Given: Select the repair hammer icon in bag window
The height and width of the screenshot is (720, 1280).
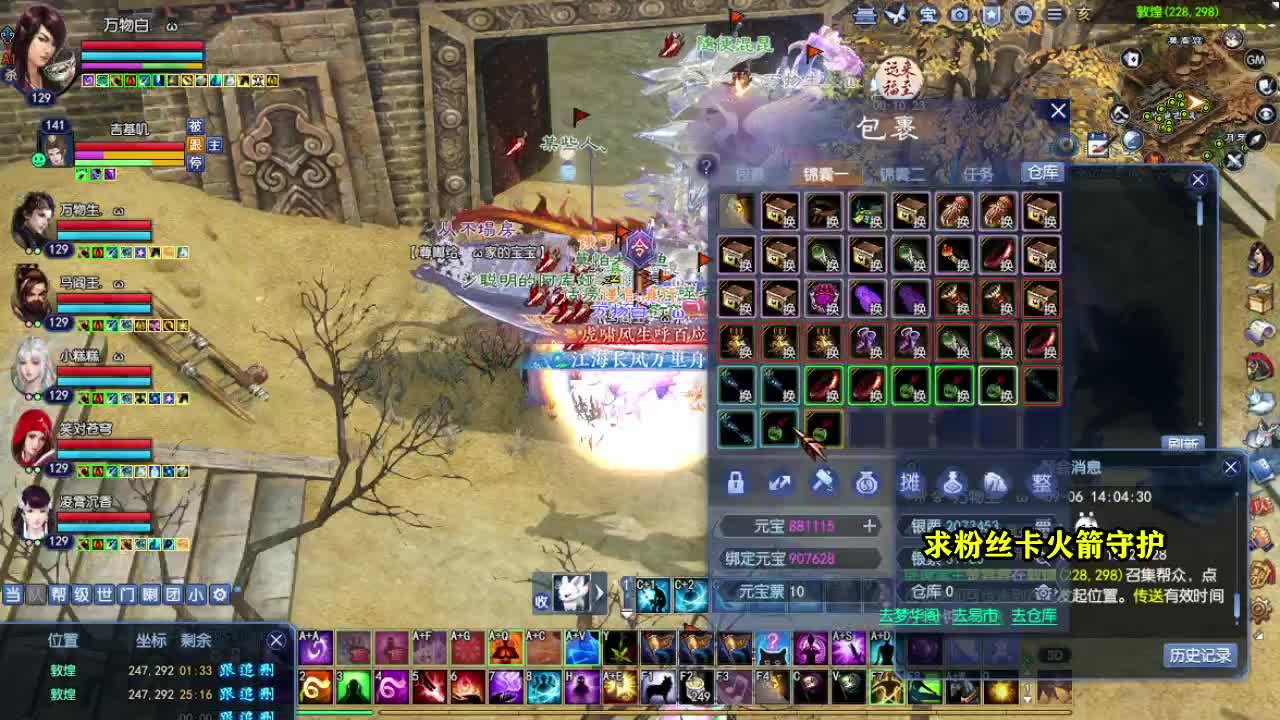Looking at the screenshot, I should [826, 483].
